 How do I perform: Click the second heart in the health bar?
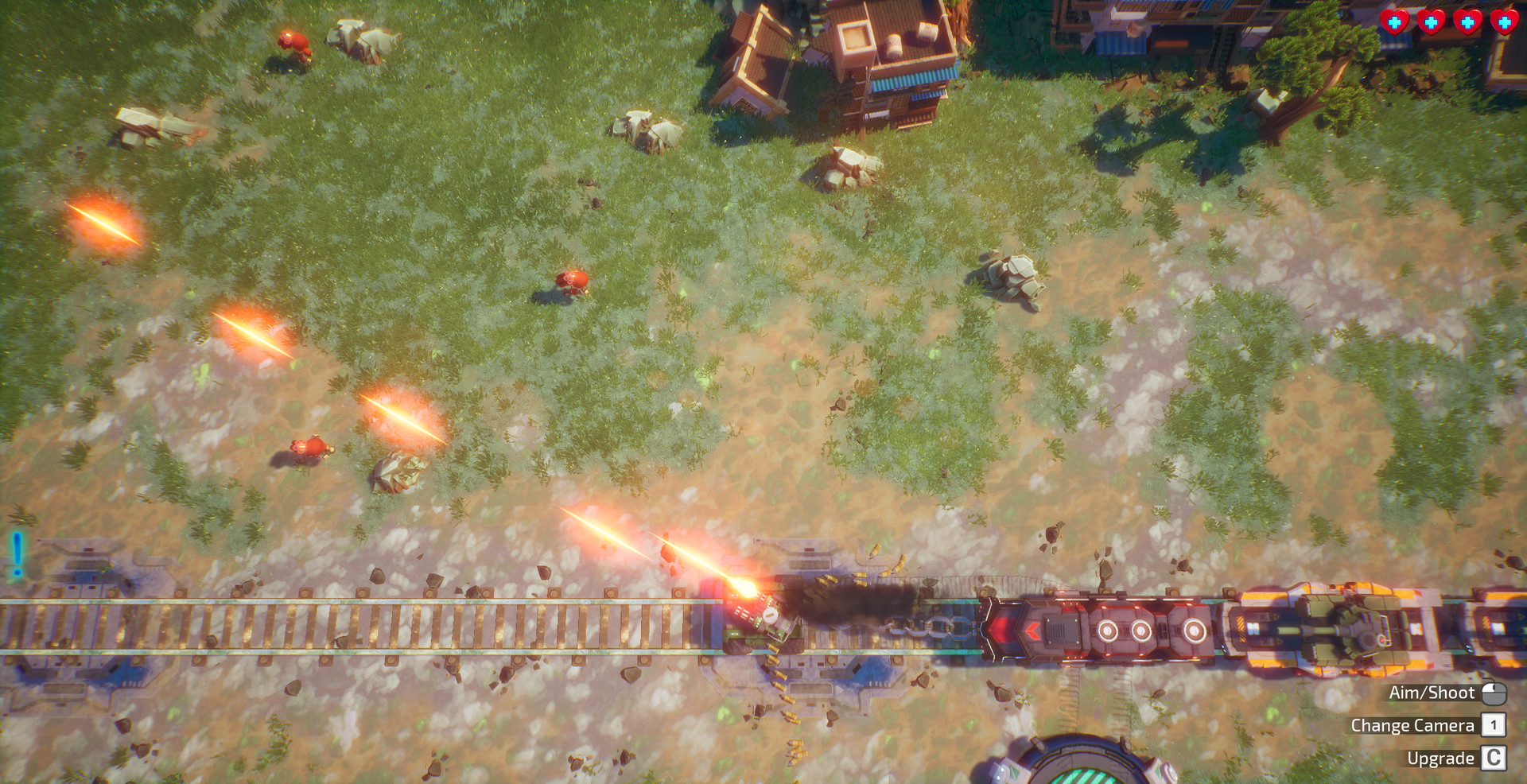1432,22
